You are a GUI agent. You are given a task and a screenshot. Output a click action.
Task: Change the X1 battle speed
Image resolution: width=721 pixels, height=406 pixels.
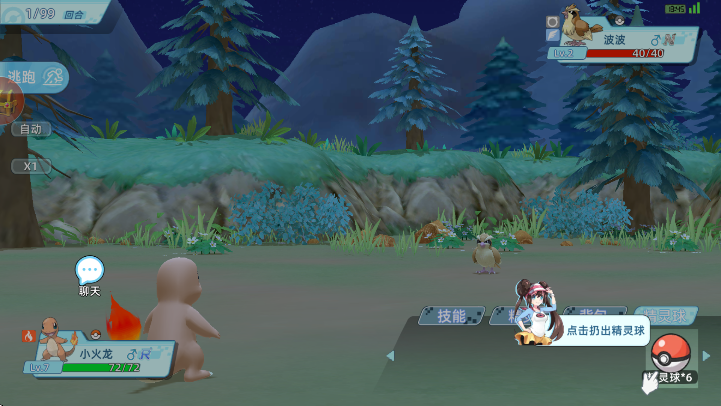click(x=30, y=165)
